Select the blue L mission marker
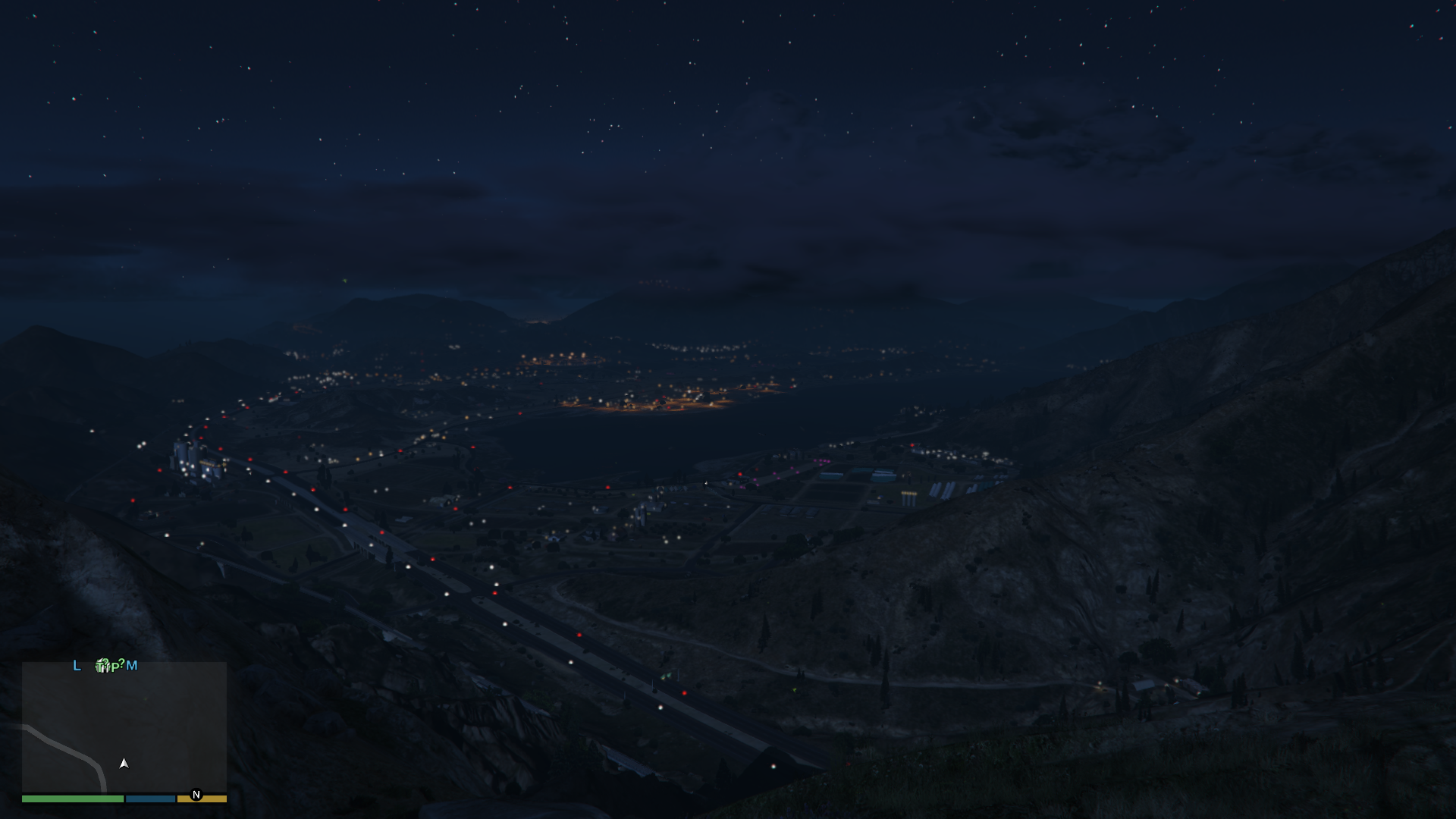 tap(77, 666)
